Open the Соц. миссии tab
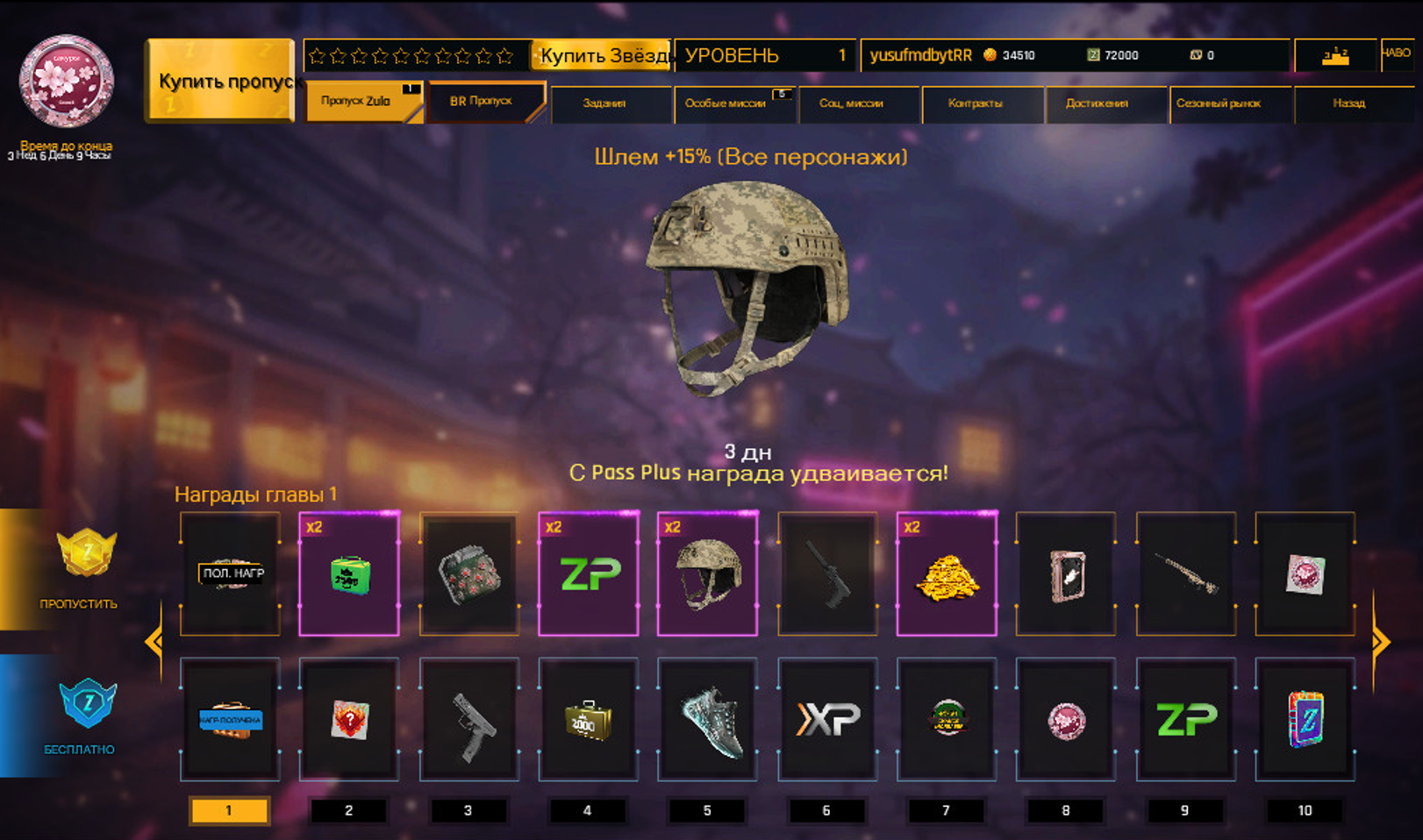 coord(853,103)
